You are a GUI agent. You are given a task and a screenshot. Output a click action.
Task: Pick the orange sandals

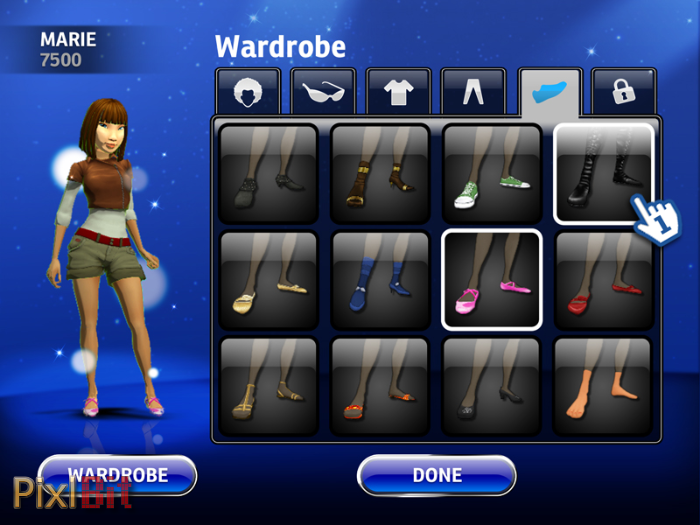380,385
